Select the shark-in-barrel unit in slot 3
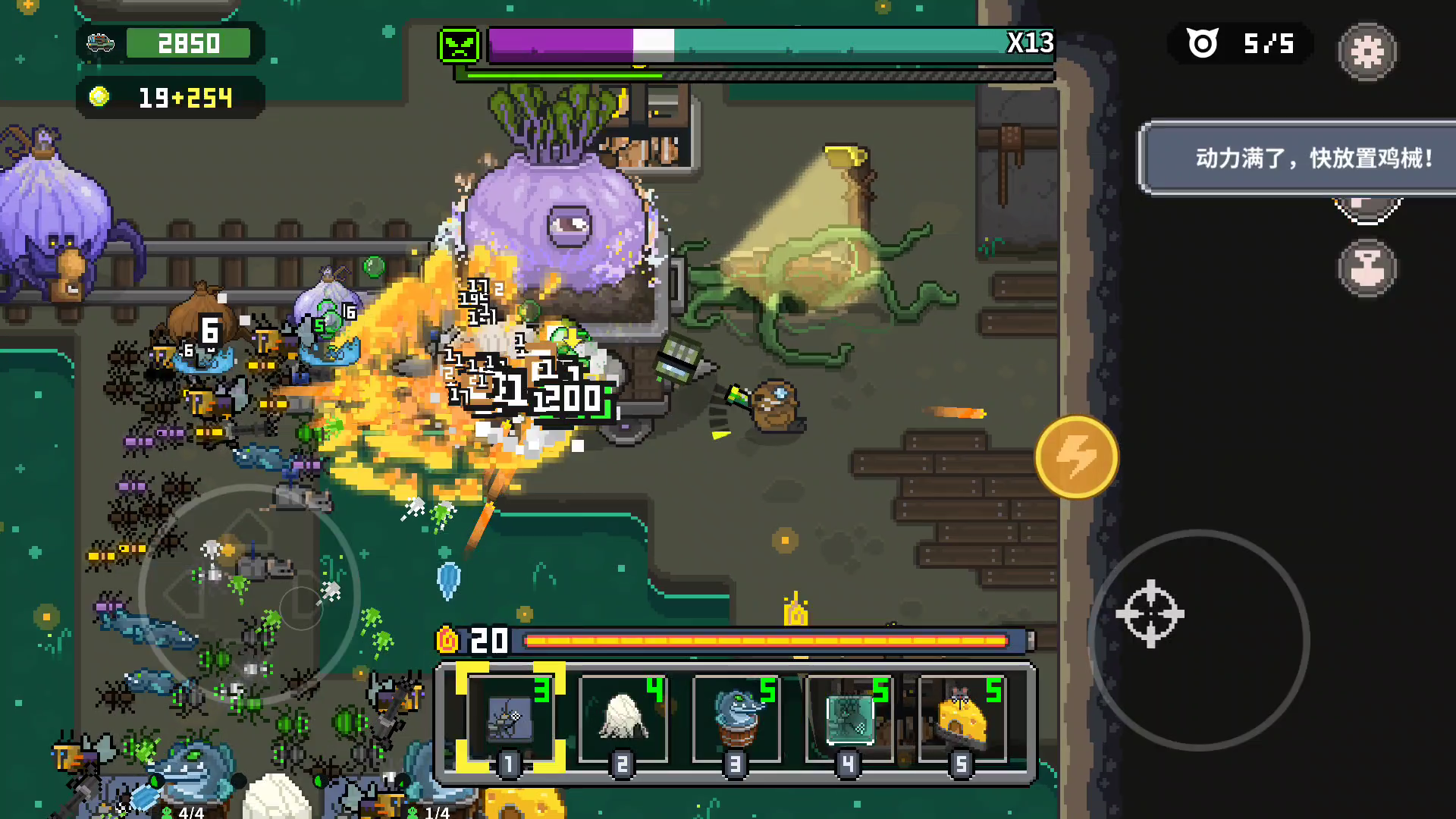Image resolution: width=1456 pixels, height=819 pixels. coord(736,719)
